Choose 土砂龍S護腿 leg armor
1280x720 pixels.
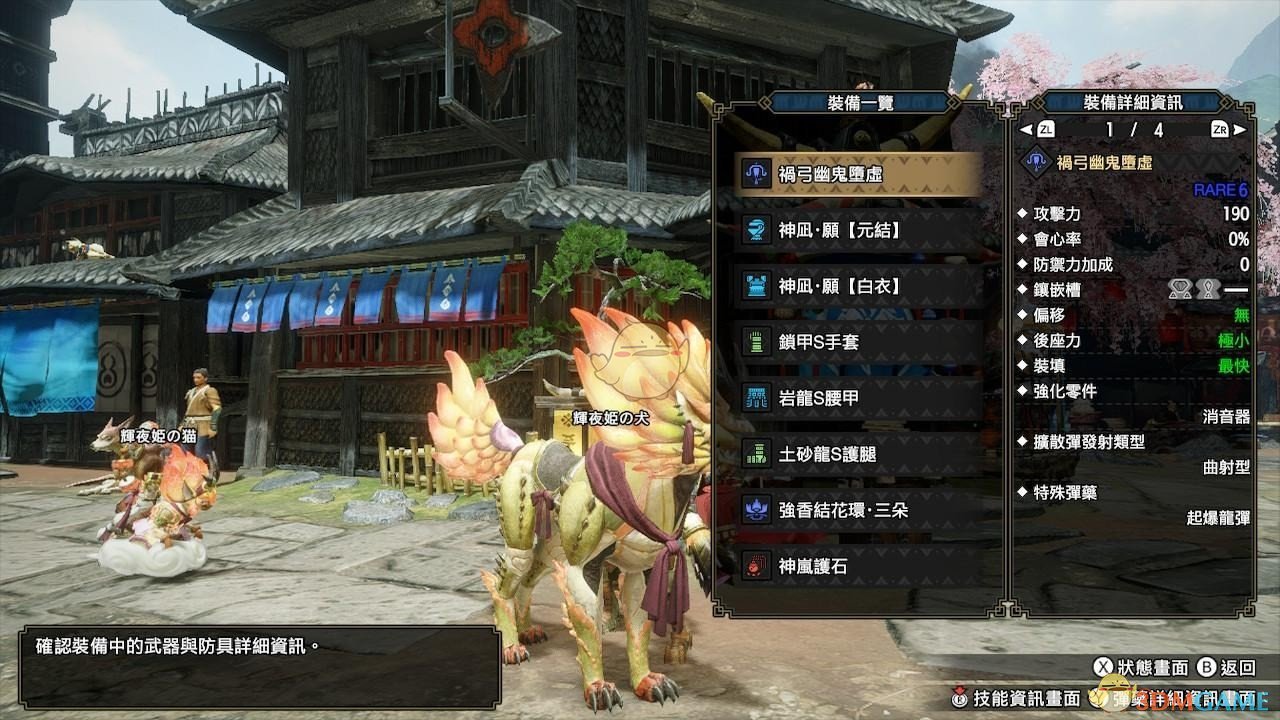coord(858,454)
